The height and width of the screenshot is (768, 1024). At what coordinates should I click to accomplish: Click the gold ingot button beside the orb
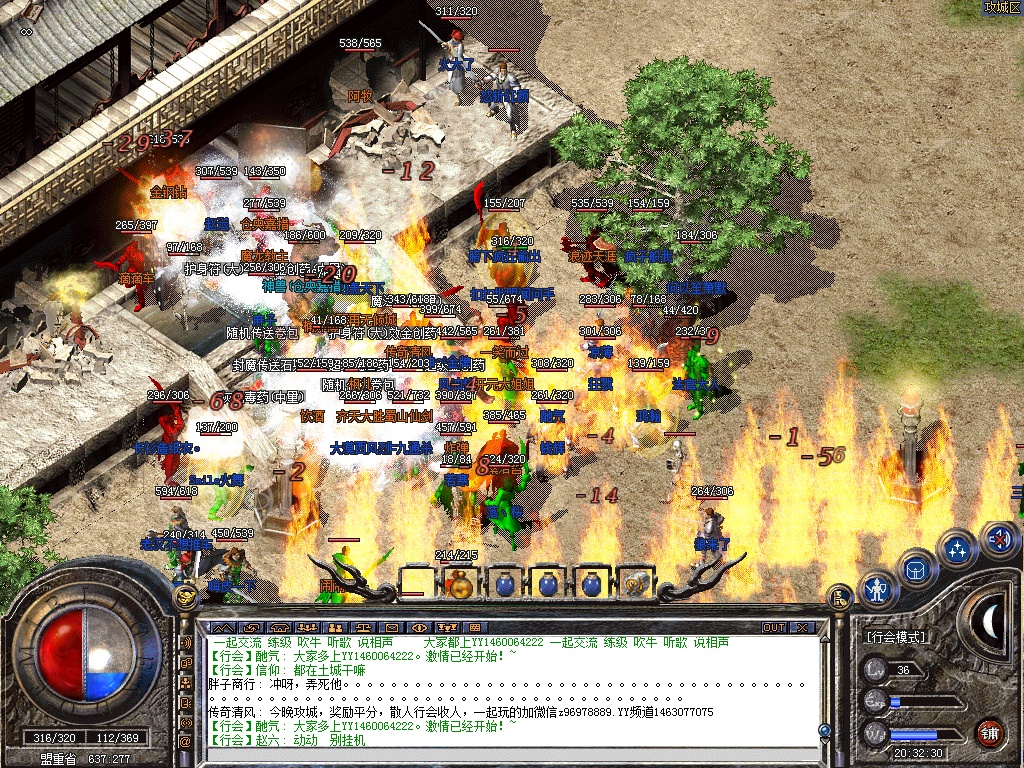coord(184,598)
